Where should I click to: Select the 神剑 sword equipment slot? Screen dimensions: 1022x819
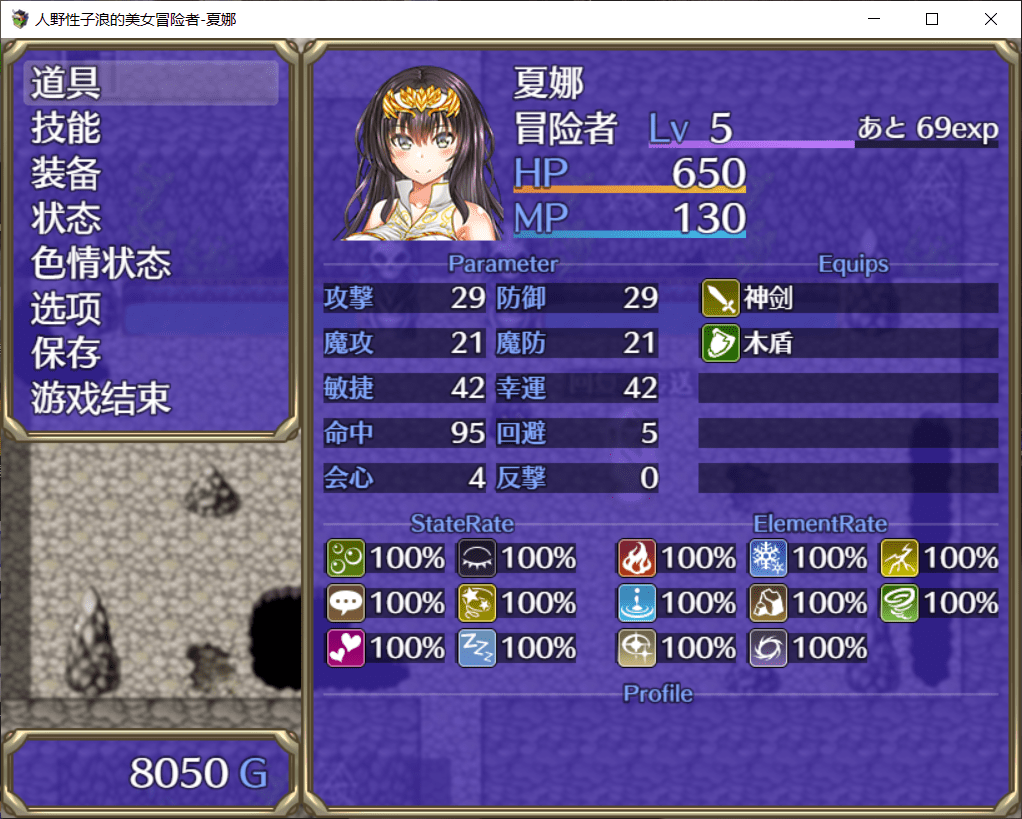pos(848,297)
